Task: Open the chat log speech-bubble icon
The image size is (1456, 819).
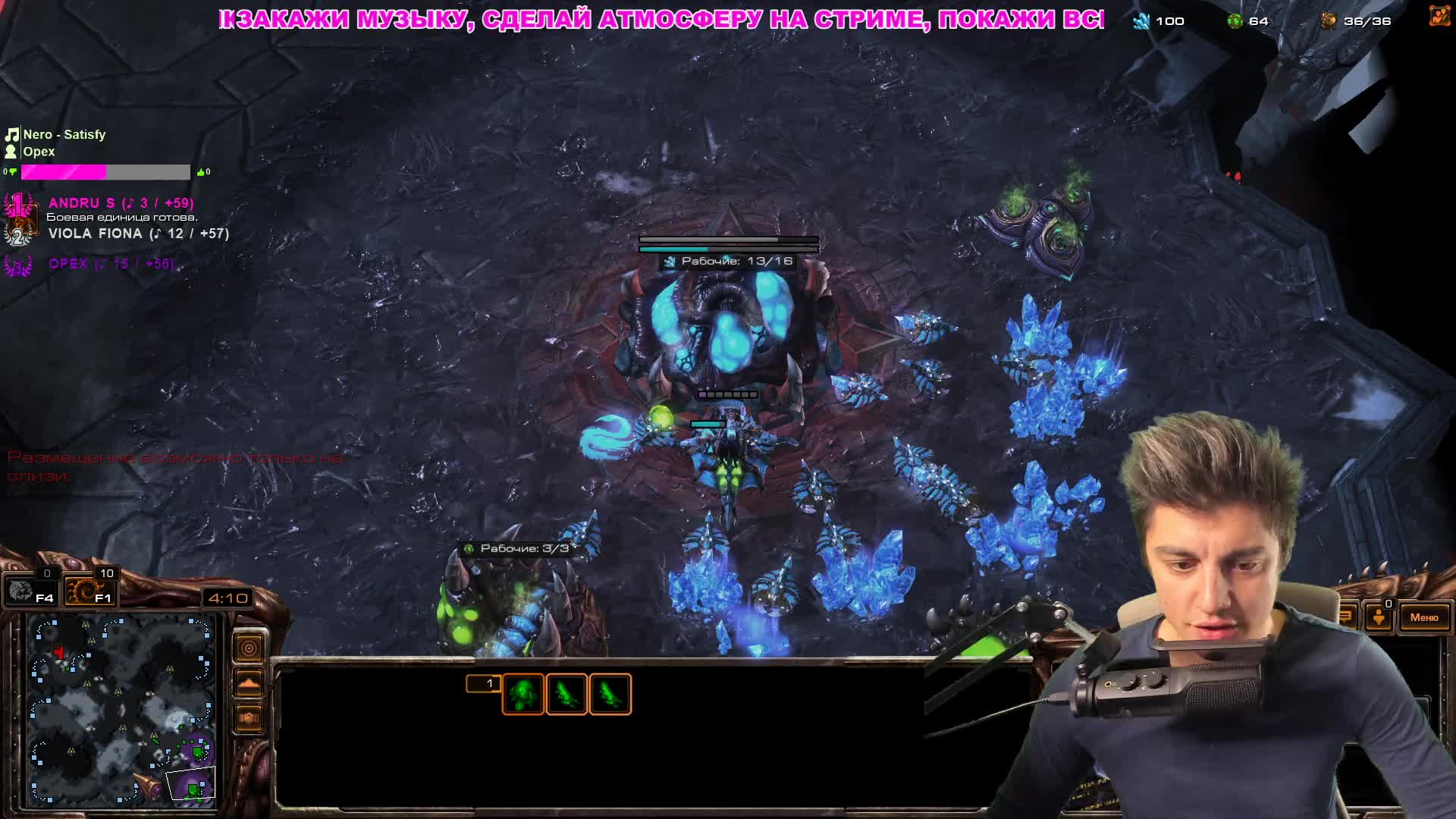Action: coord(1347,616)
